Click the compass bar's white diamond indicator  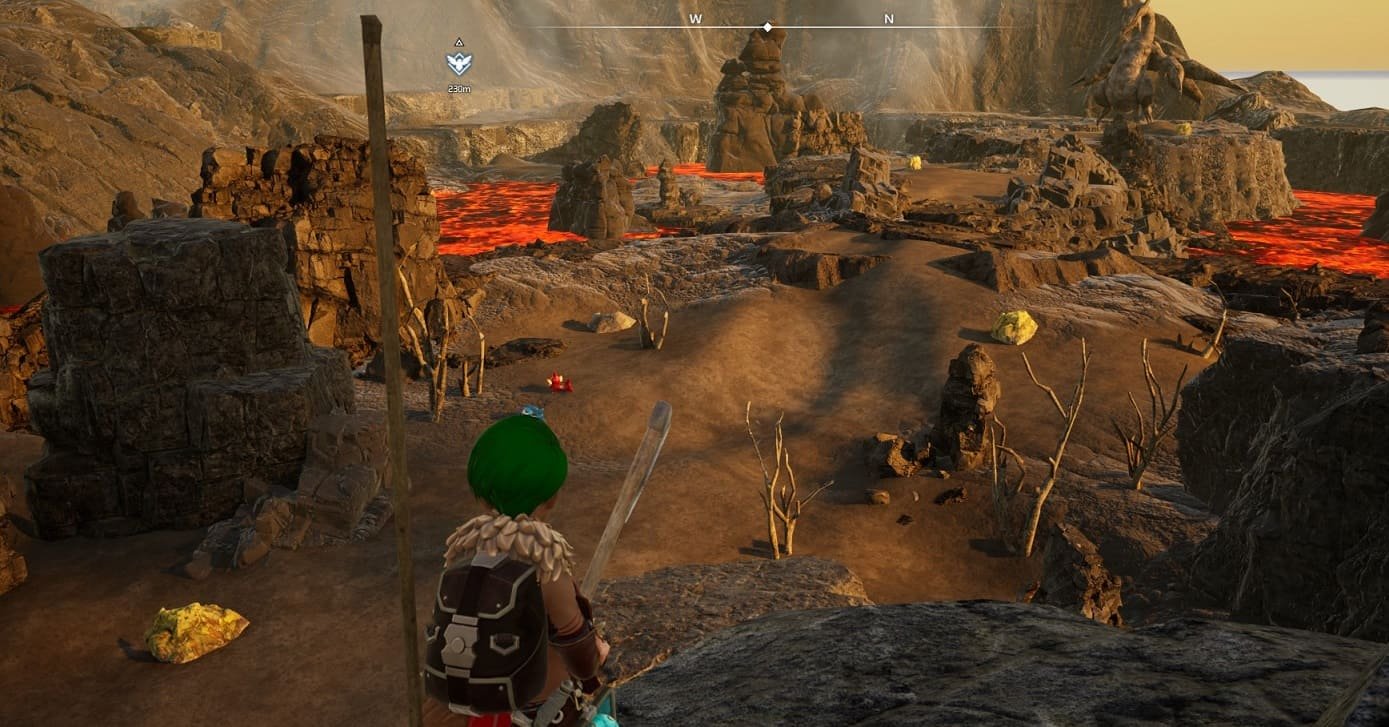(x=767, y=27)
